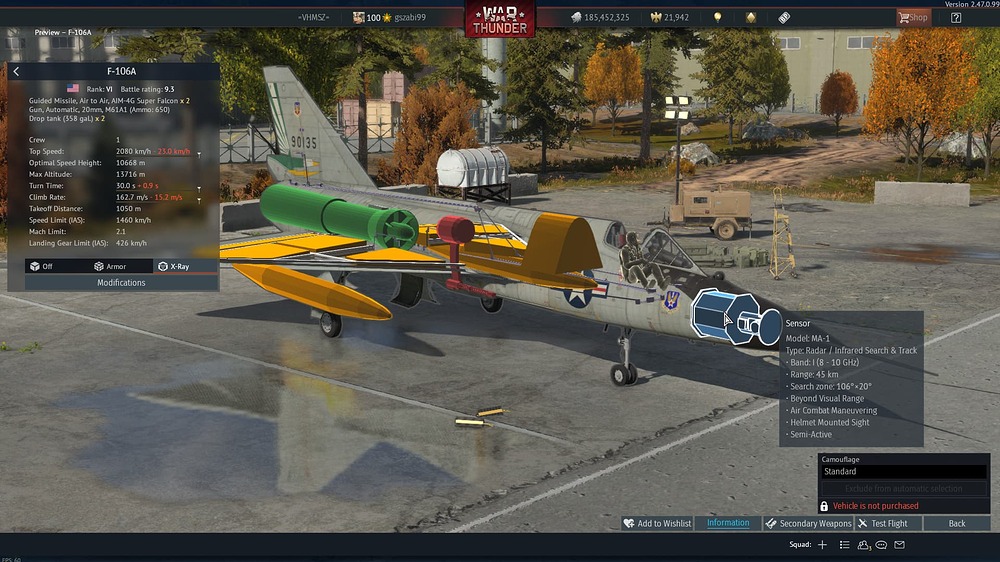
Task: Open the Battle Pass ticket icon
Action: click(785, 17)
